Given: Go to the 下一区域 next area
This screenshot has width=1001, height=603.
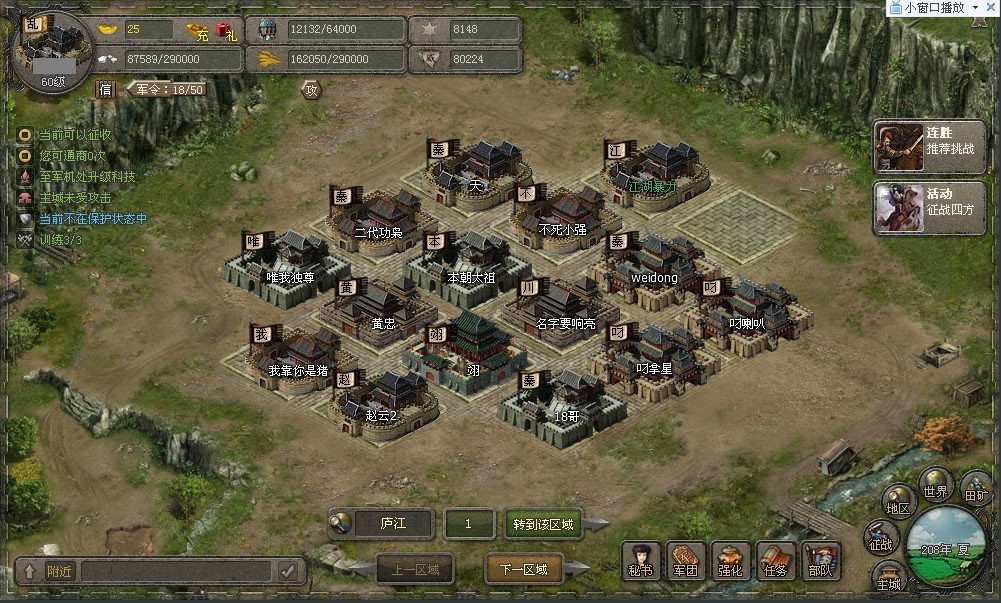Looking at the screenshot, I should click(x=524, y=569).
